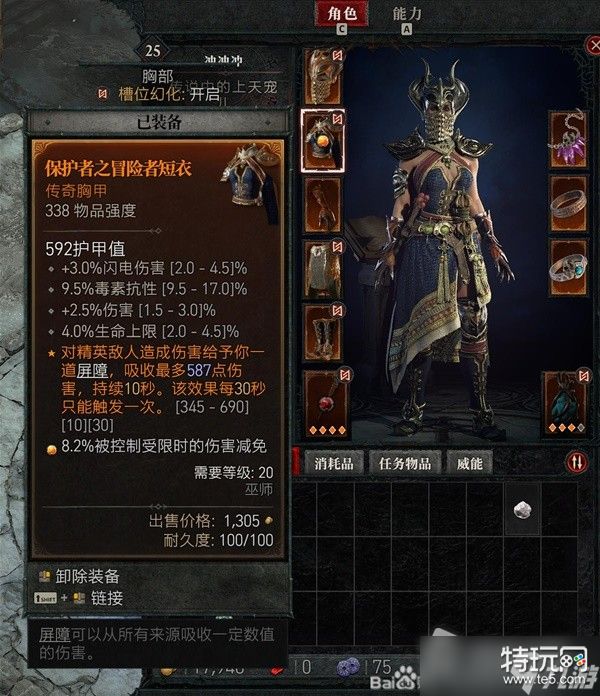Select the white stone item in the inventory
Screen dimensions: 600x696
(521, 509)
